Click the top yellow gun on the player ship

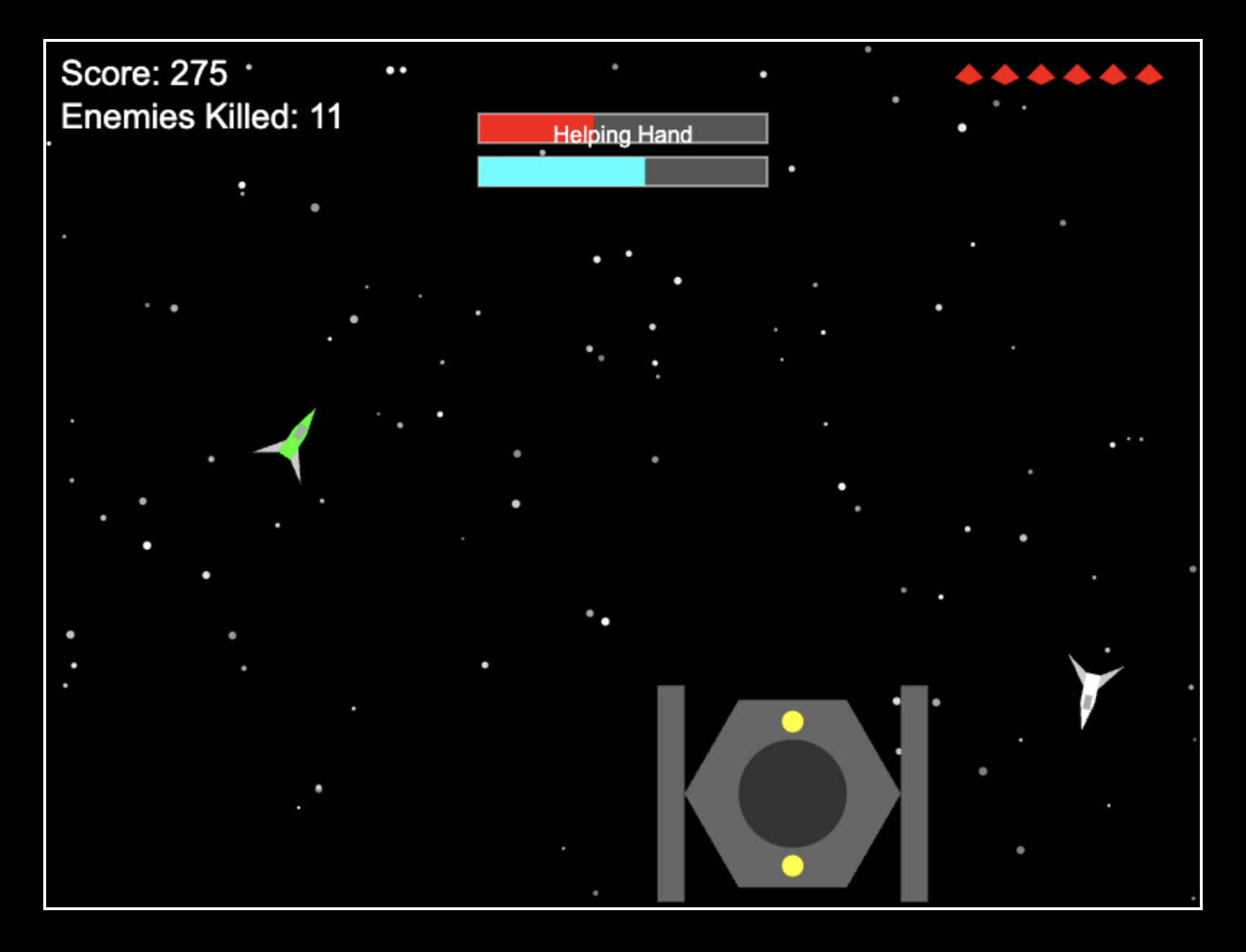tap(791, 723)
